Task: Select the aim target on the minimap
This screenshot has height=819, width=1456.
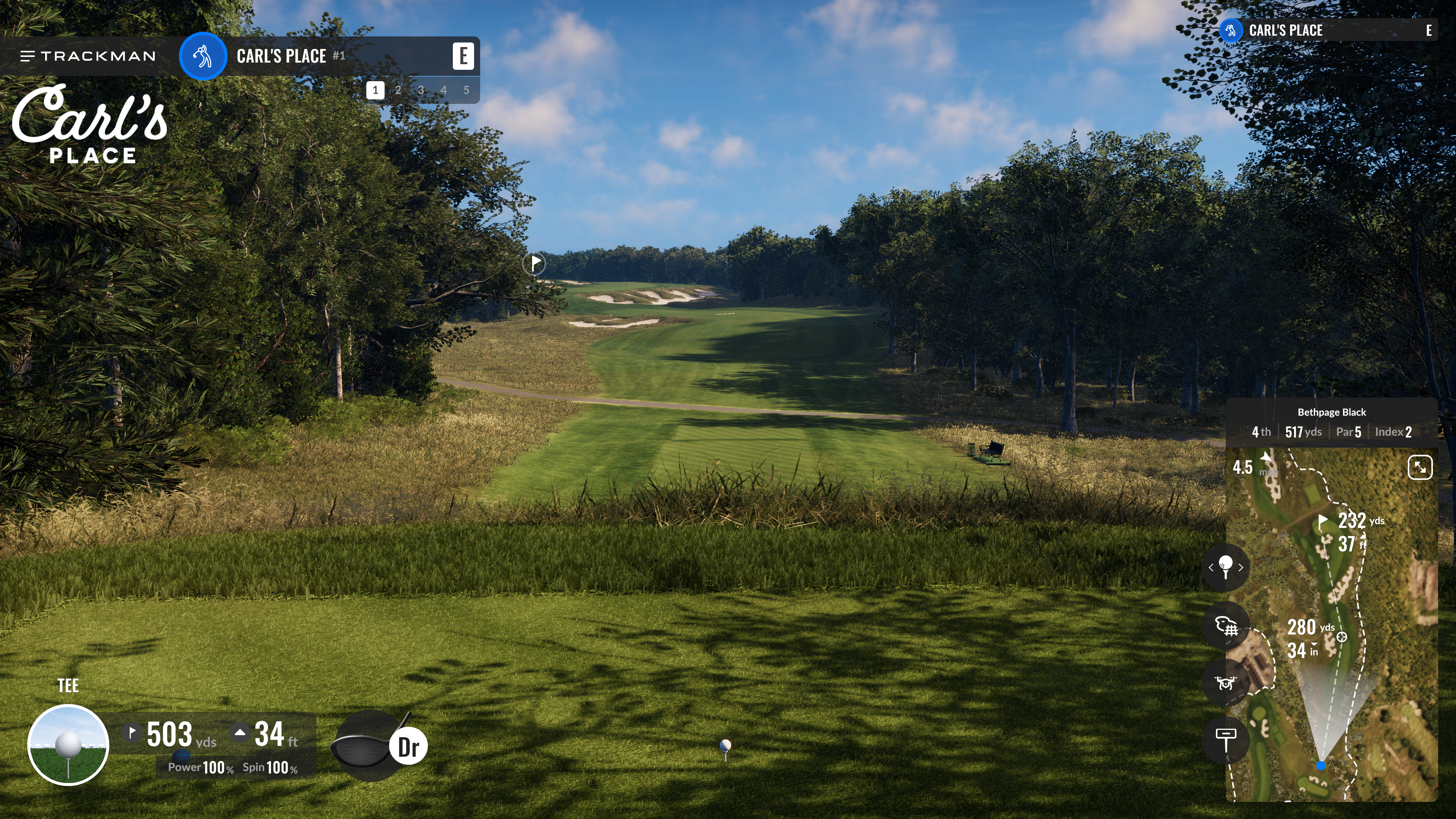Action: pyautogui.click(x=1342, y=637)
